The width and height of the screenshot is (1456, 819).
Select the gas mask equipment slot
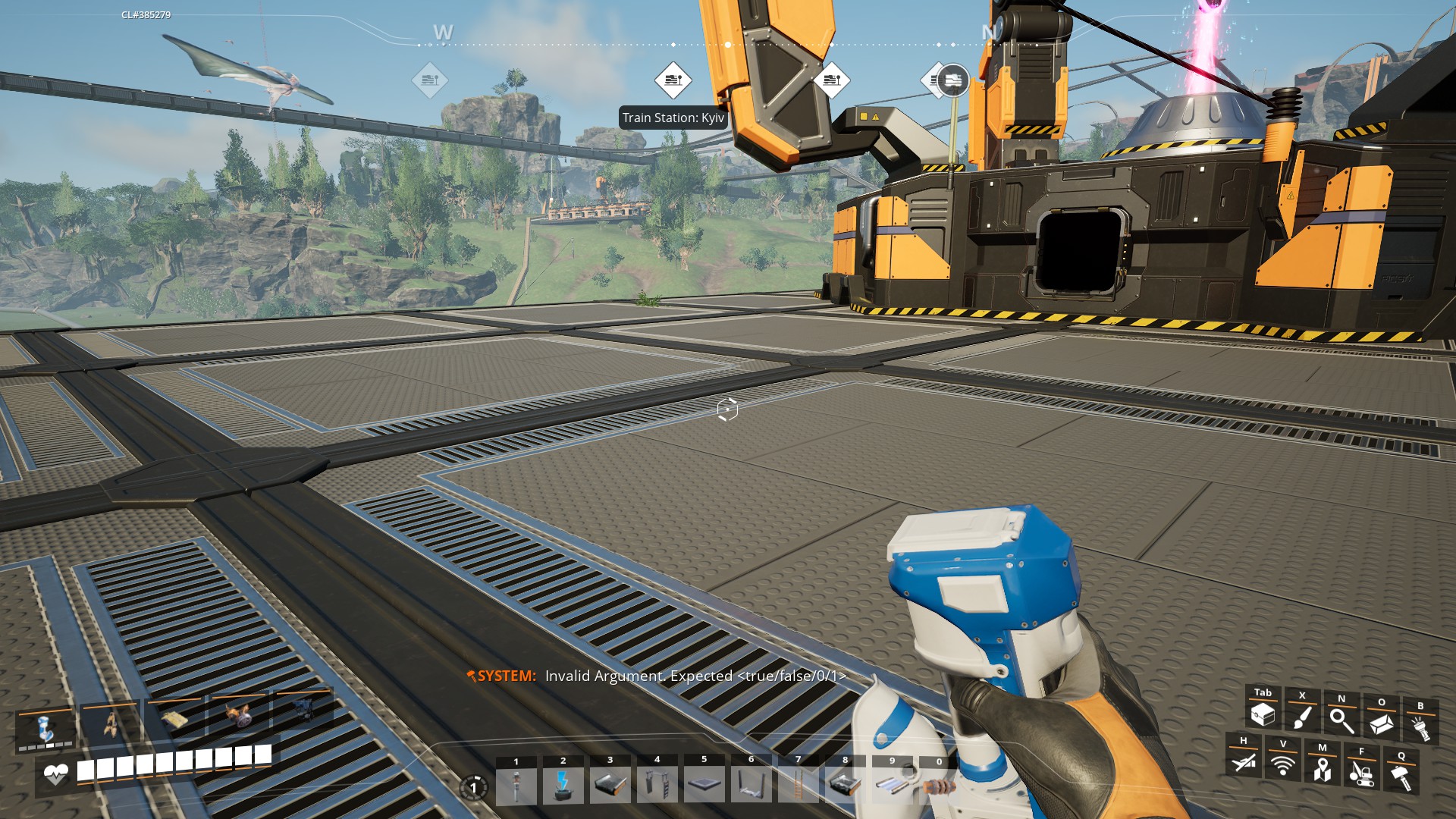[240, 714]
